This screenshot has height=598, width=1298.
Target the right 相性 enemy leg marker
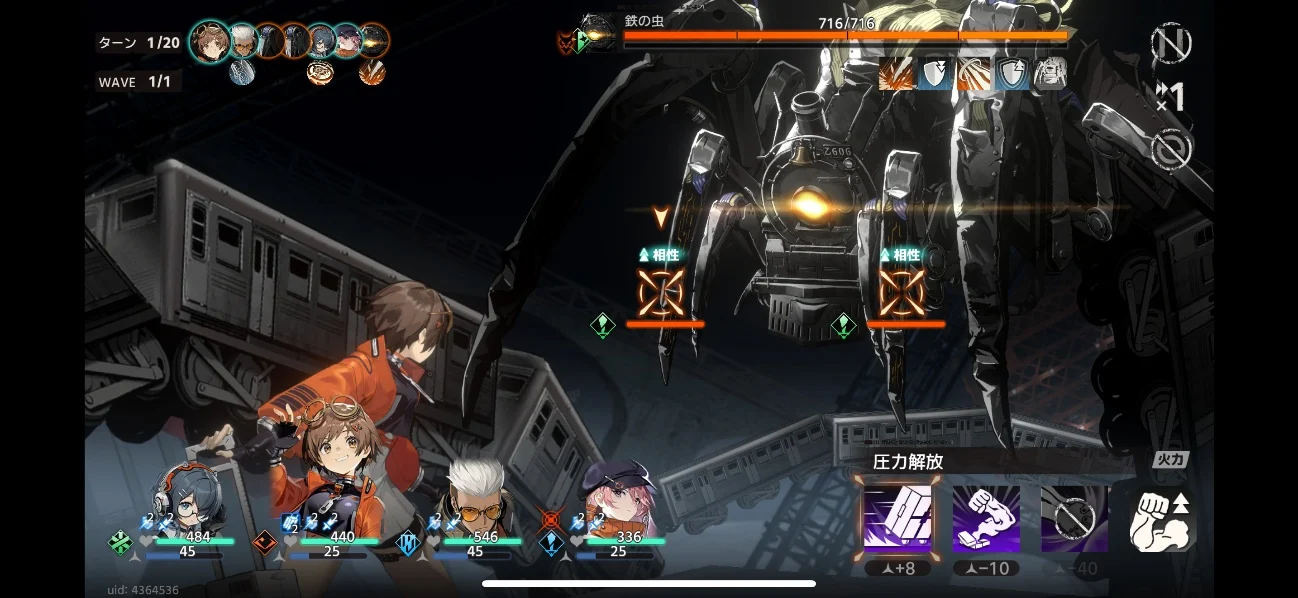pyautogui.click(x=902, y=292)
